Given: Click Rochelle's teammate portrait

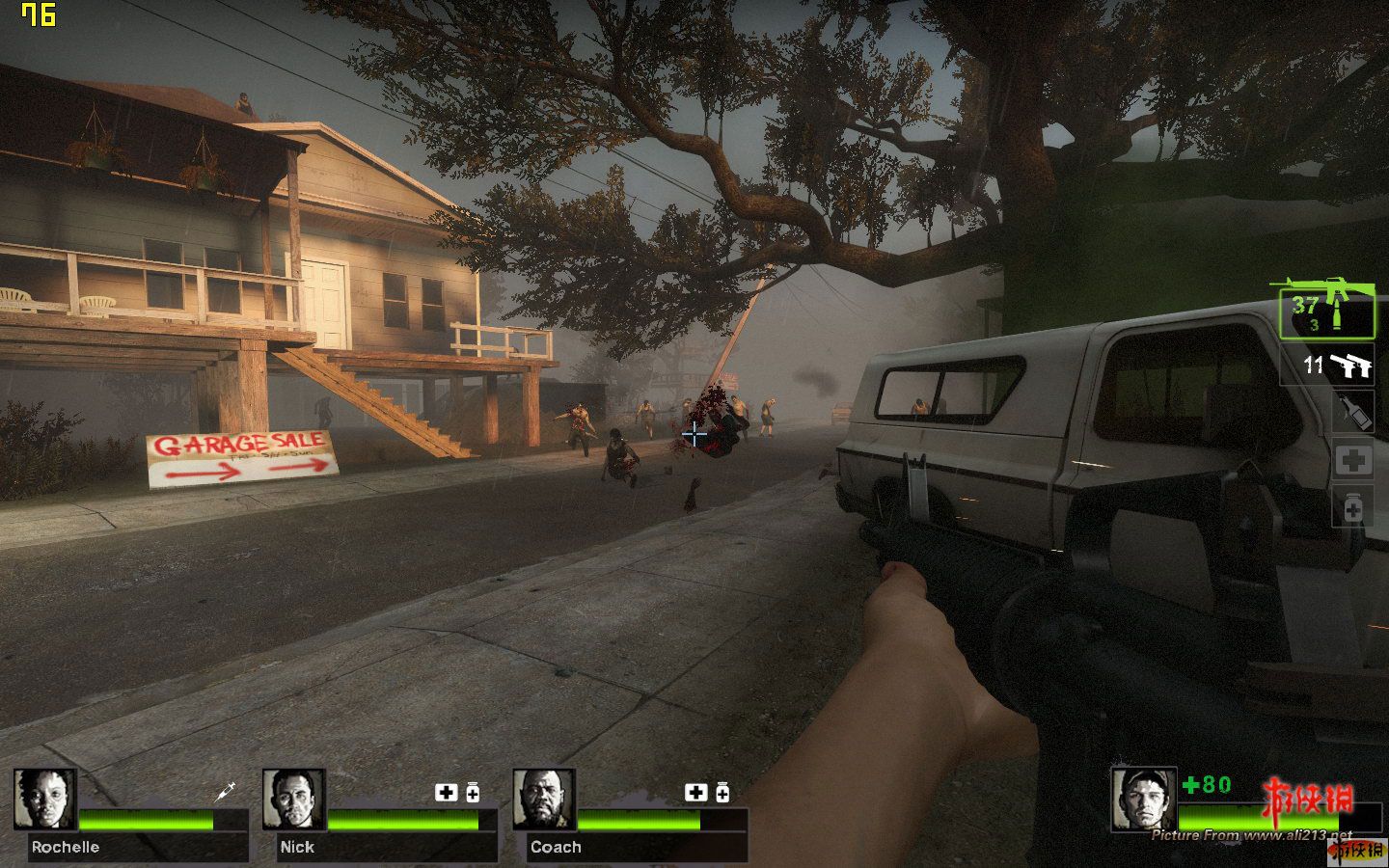Looking at the screenshot, I should 45,800.
